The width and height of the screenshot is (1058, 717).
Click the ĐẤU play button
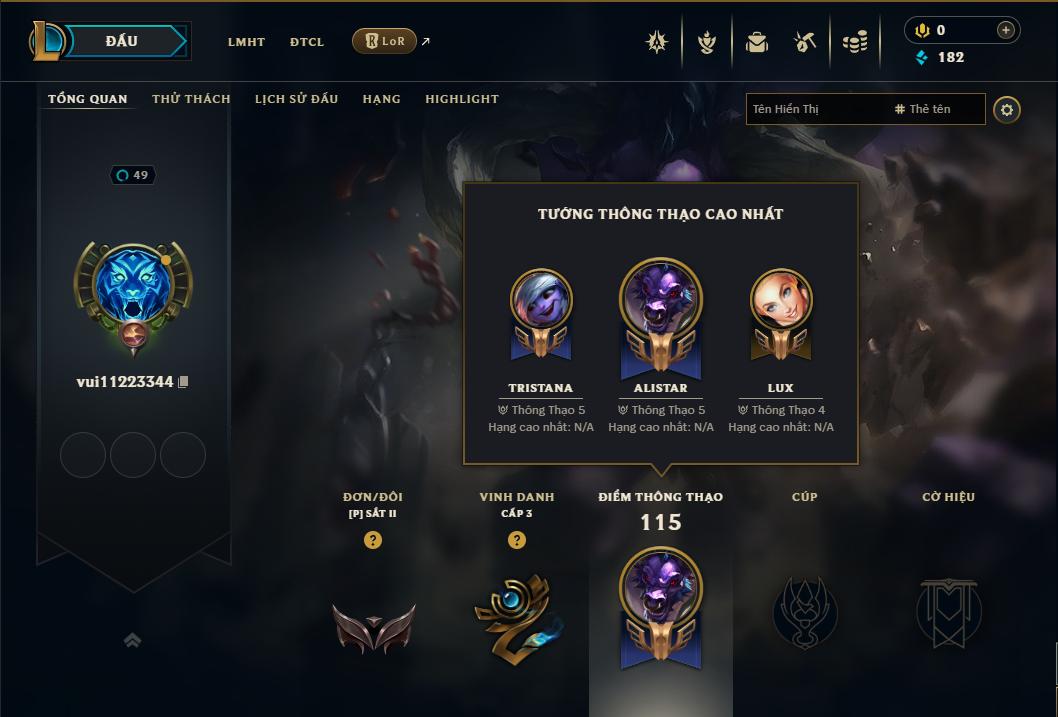pos(122,41)
